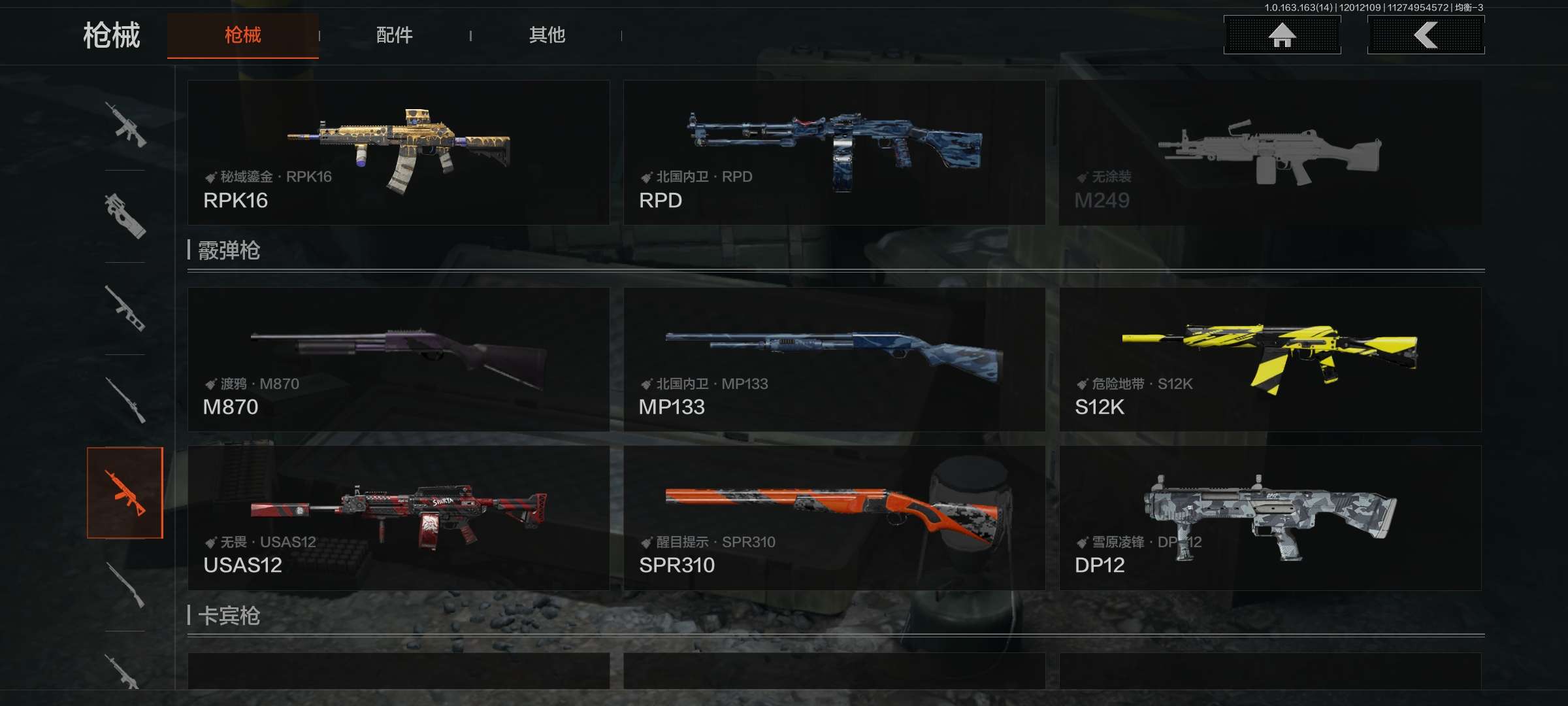Choose the red USAS12 shotgun
Viewport: 1568px width, 706px height.
click(x=399, y=518)
